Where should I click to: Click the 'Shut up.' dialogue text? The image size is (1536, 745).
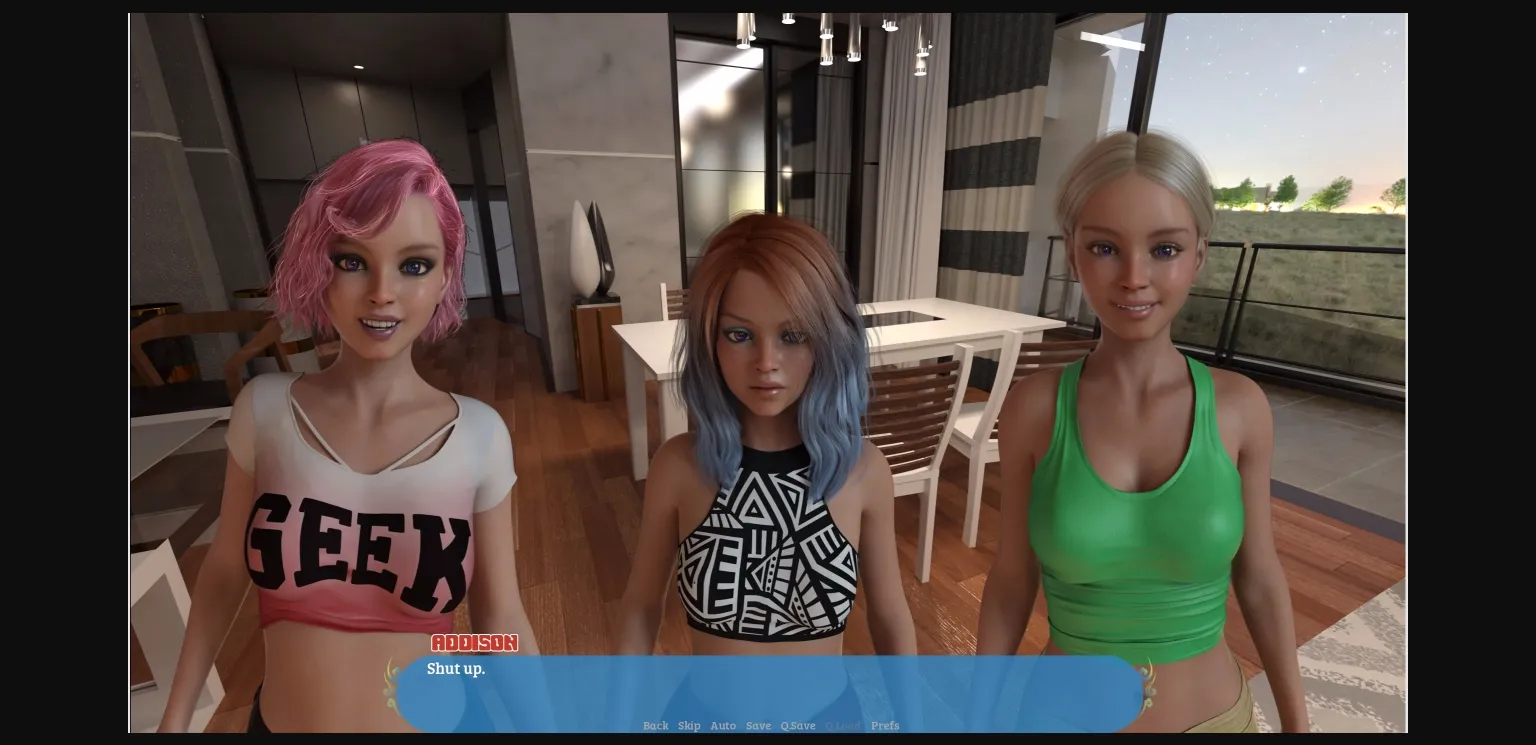pyautogui.click(x=456, y=669)
